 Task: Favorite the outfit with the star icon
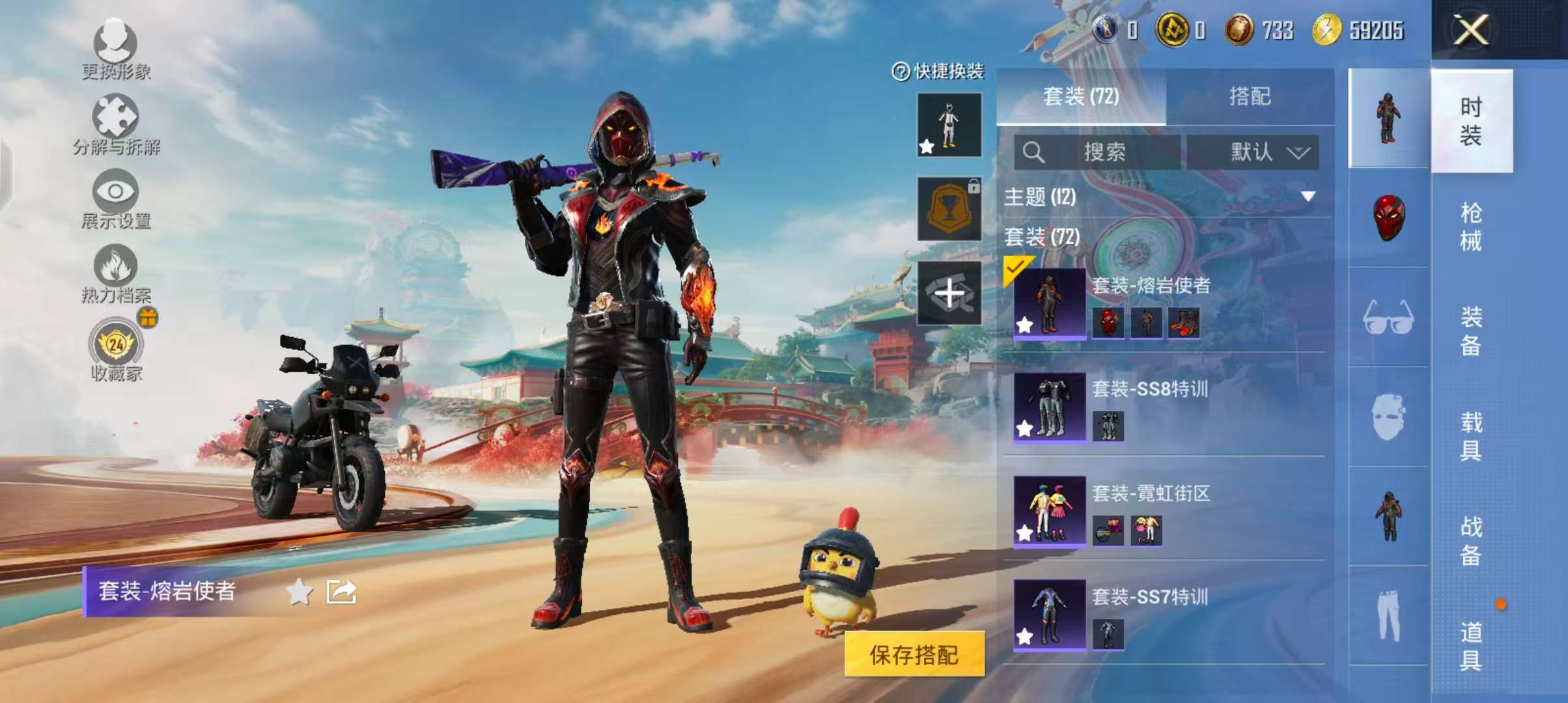point(300,592)
